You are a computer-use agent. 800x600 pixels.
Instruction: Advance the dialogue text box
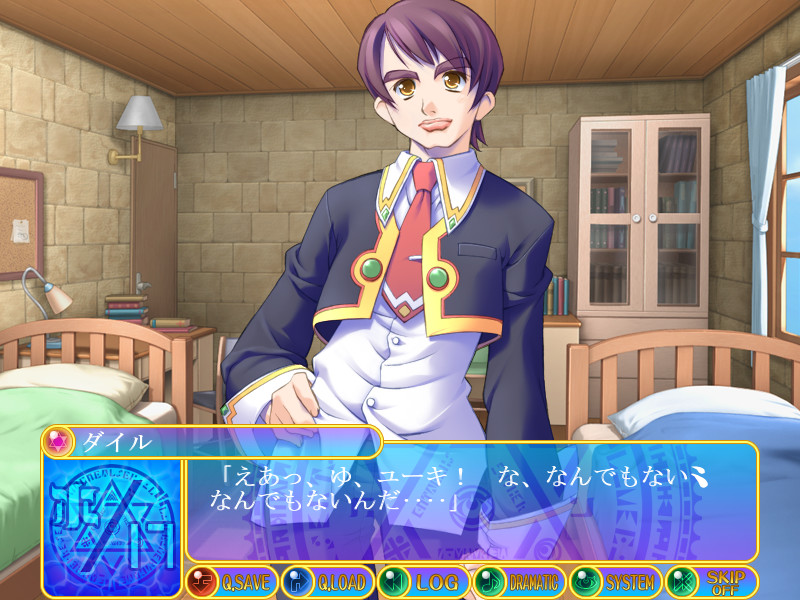470,500
